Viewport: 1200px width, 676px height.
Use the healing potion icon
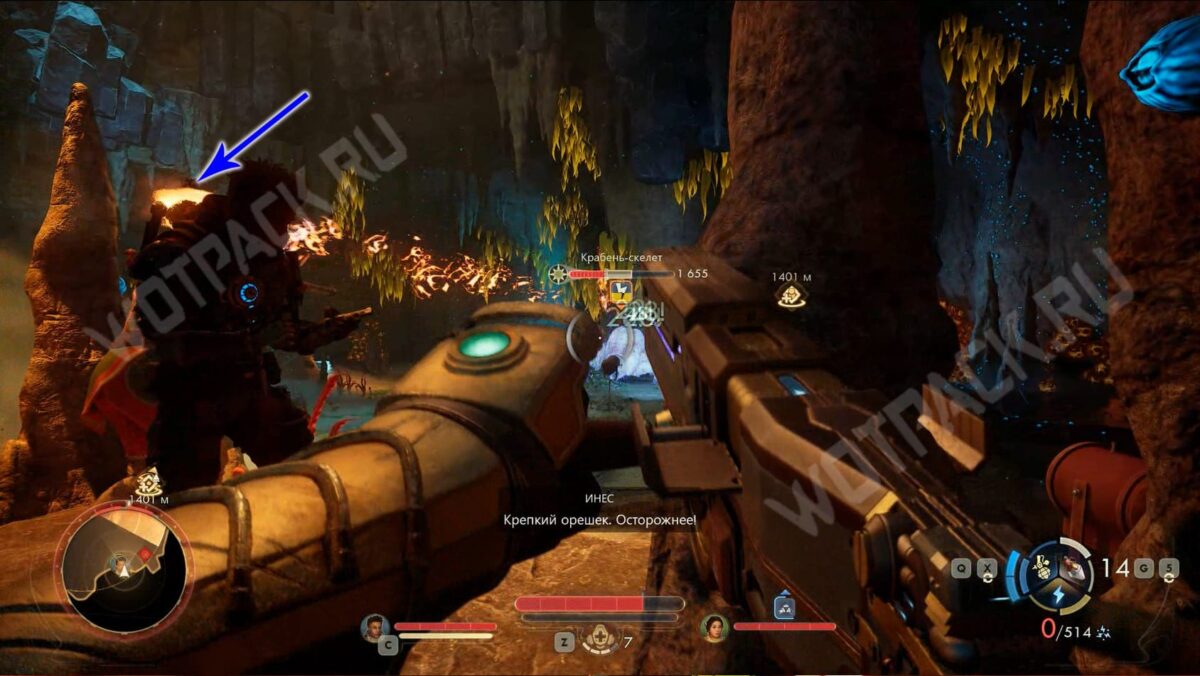click(x=600, y=637)
